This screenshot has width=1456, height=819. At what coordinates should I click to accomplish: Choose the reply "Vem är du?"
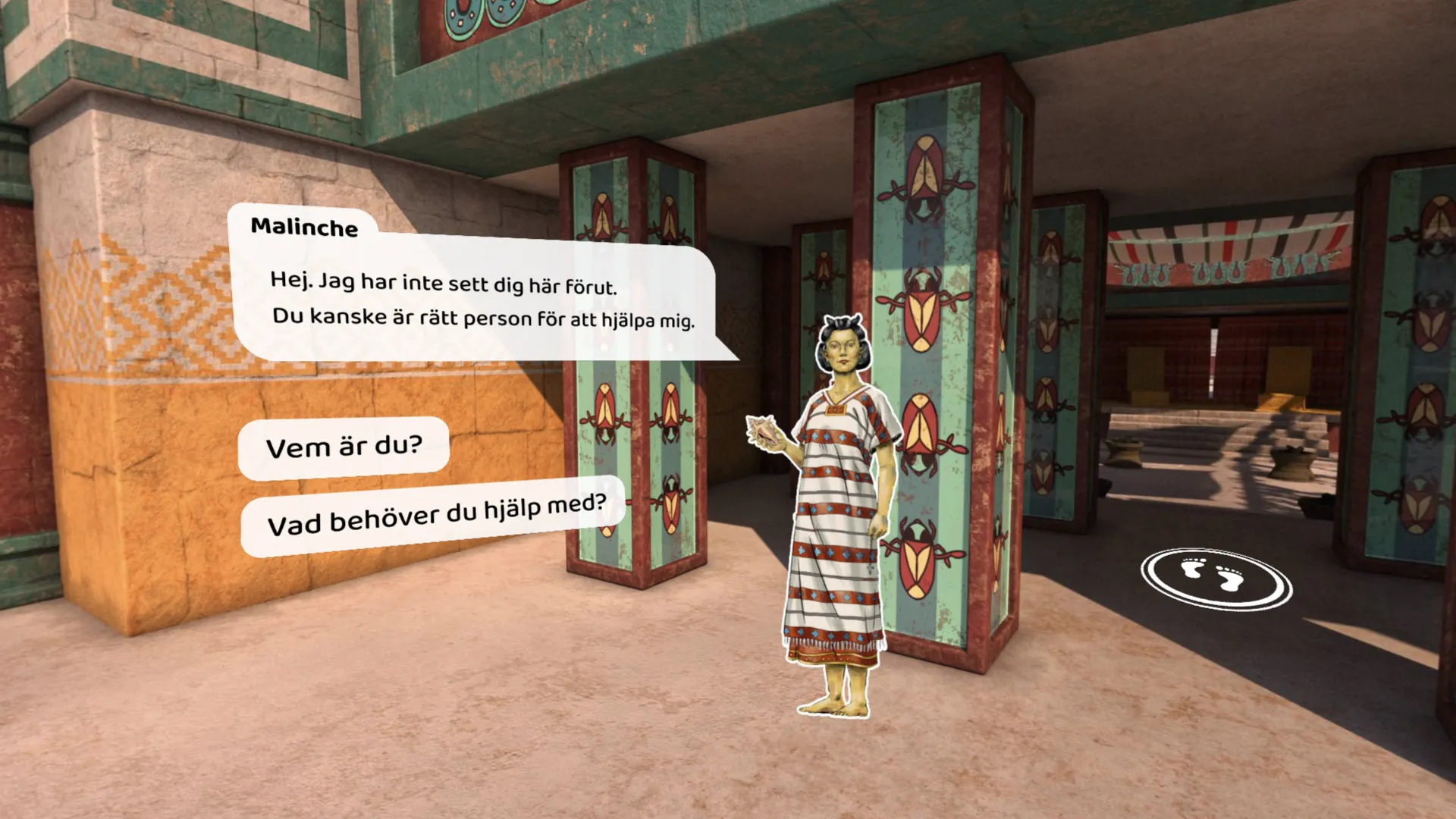pos(345,446)
